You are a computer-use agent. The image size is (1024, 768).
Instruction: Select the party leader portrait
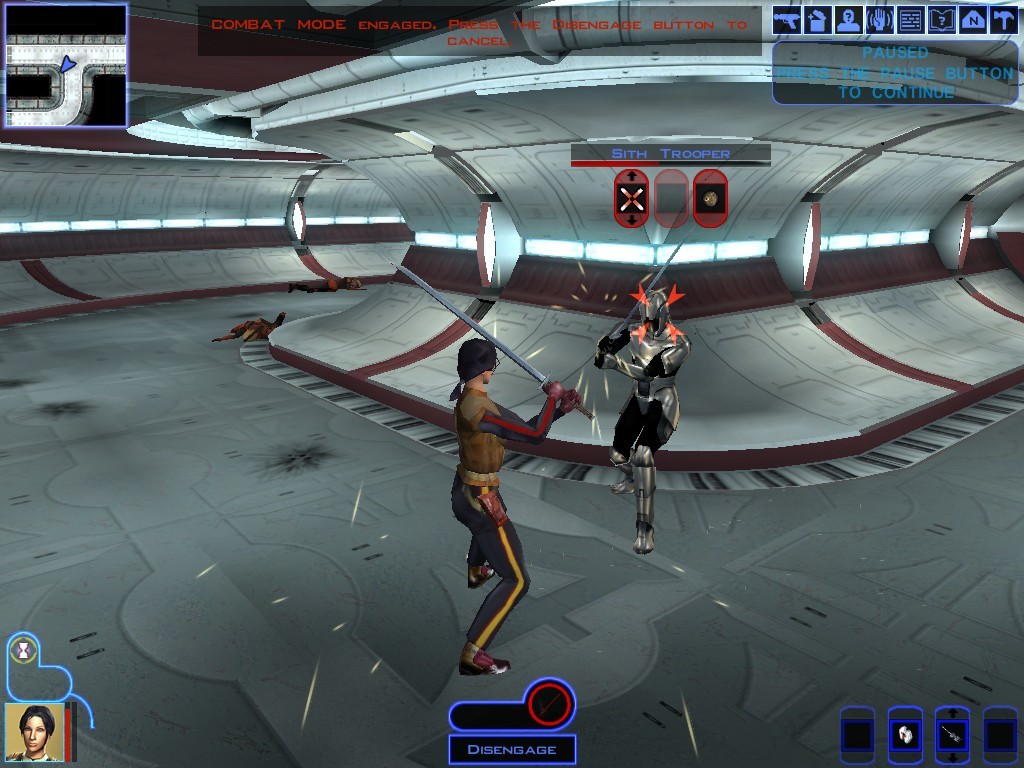pos(33,732)
